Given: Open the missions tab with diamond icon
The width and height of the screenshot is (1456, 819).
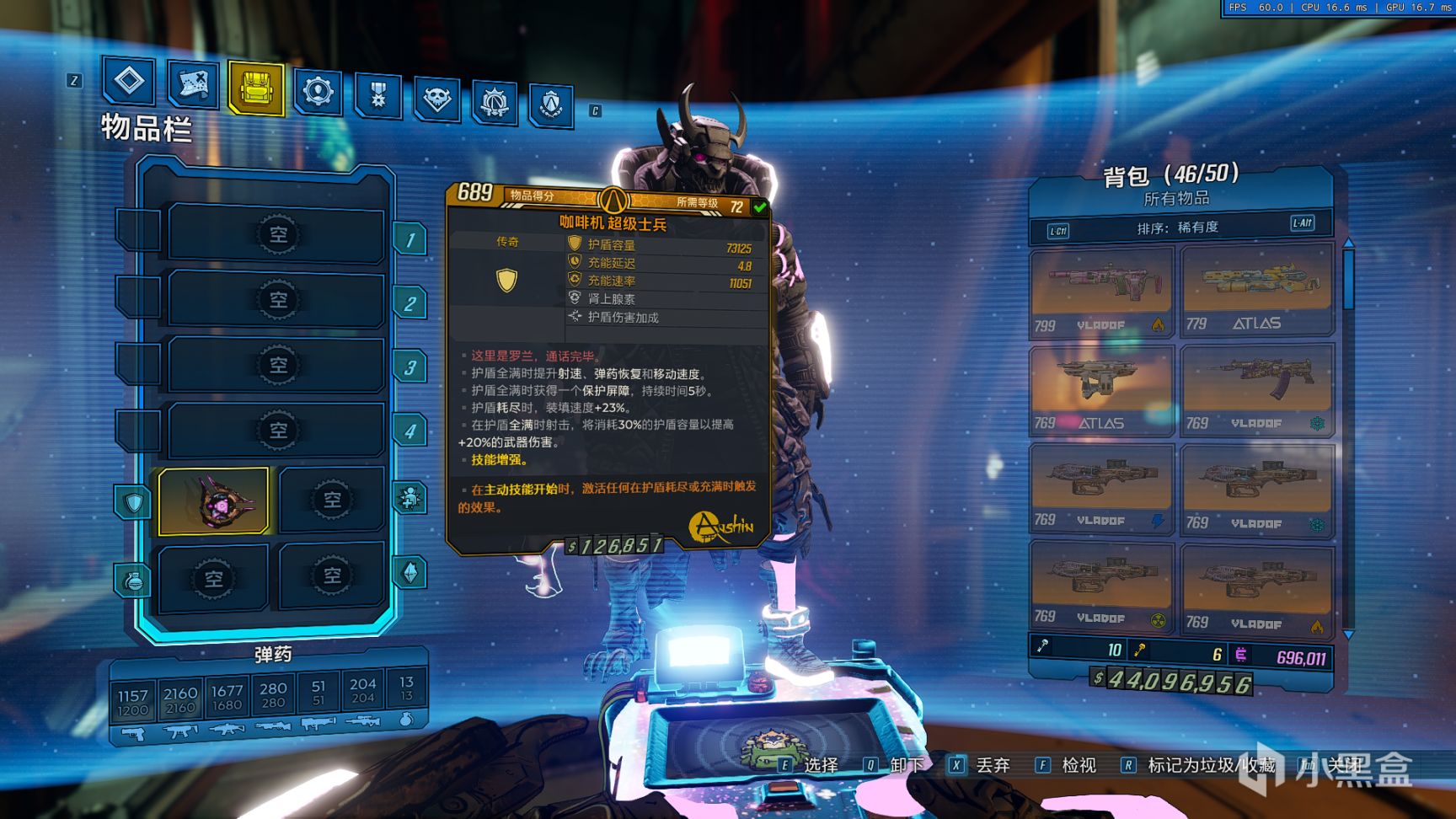Looking at the screenshot, I should tap(129, 82).
